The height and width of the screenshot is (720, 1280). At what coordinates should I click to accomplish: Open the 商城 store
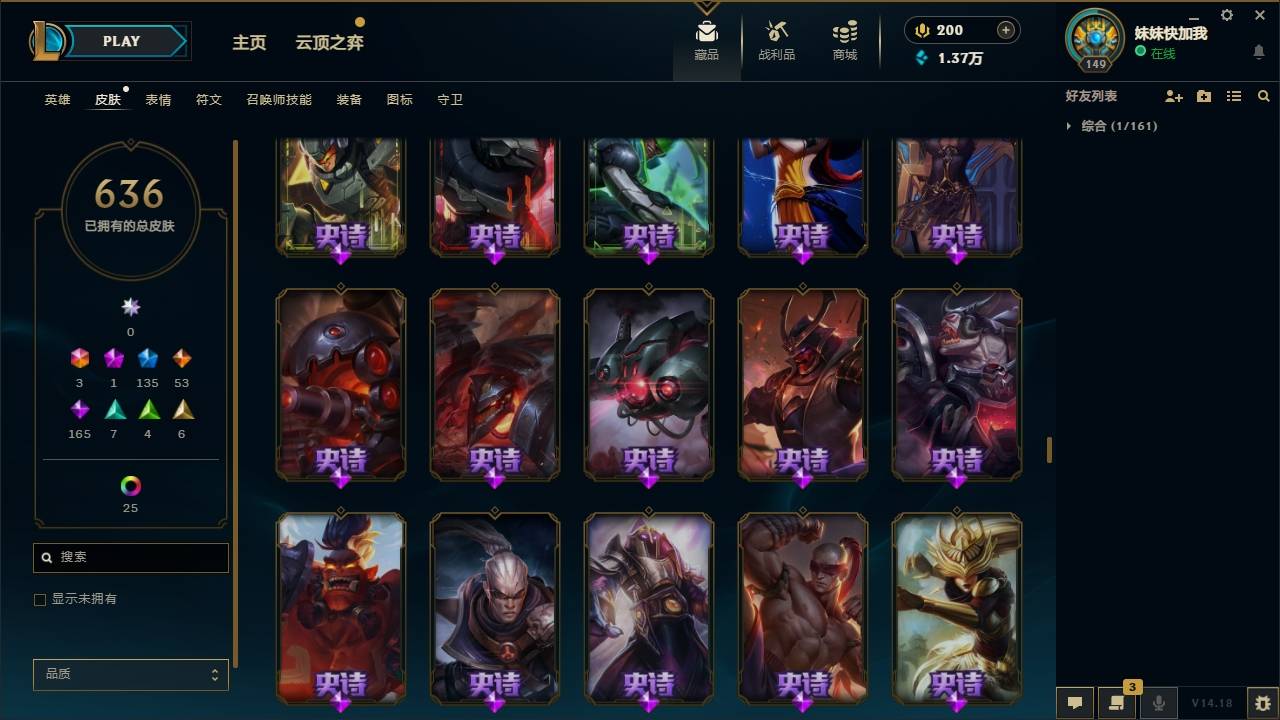click(x=843, y=40)
